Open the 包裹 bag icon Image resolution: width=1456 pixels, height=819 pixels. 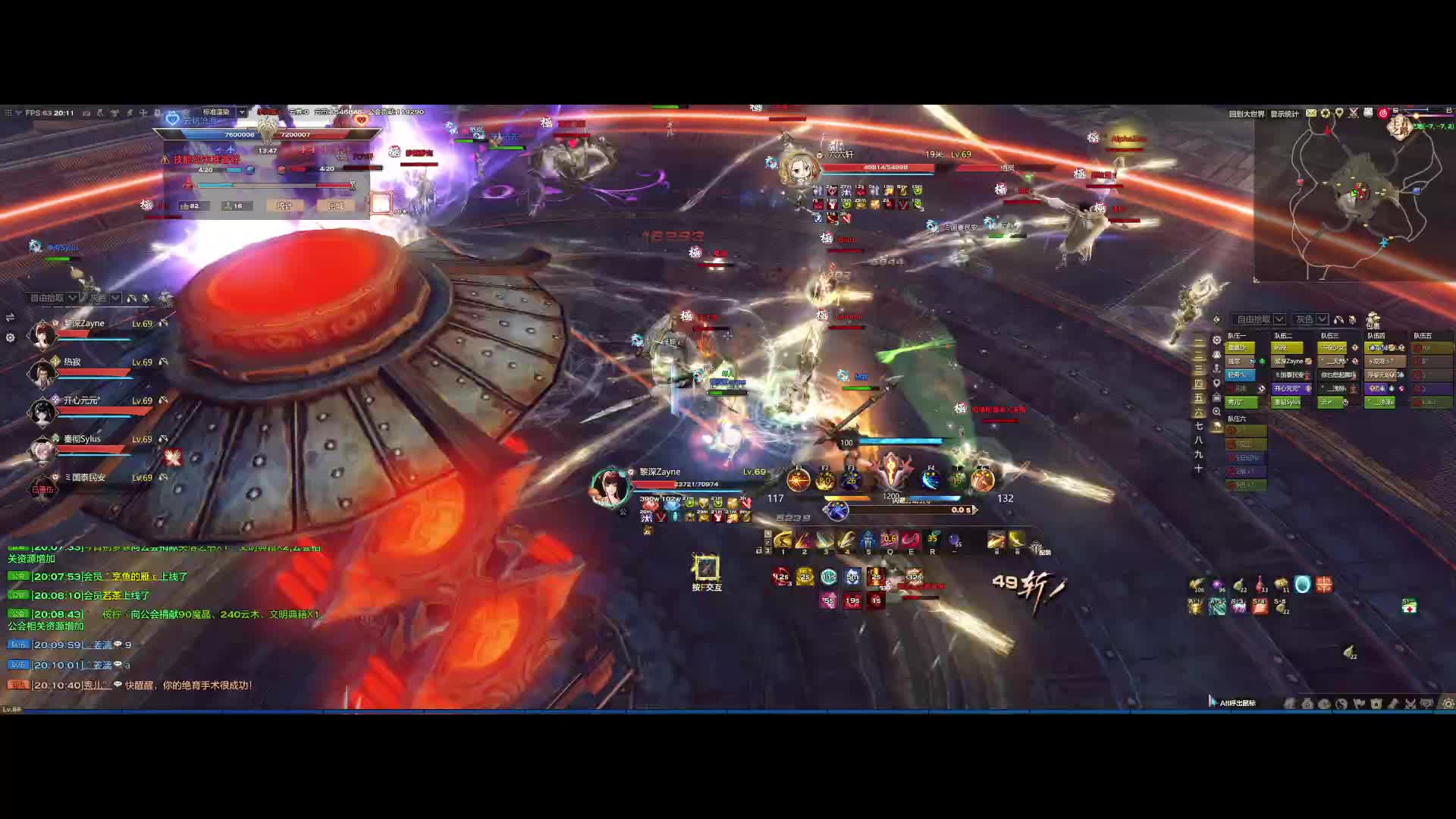tap(1373, 320)
